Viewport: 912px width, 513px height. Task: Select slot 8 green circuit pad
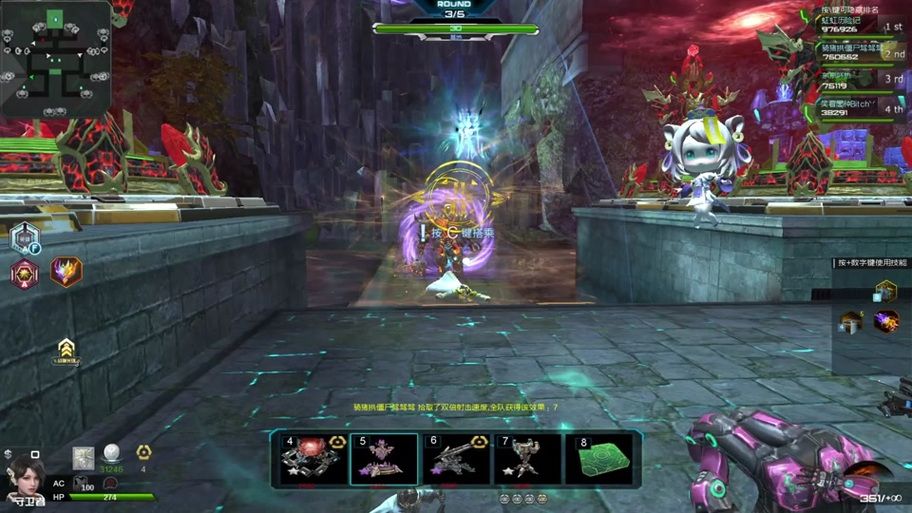pyautogui.click(x=600, y=458)
